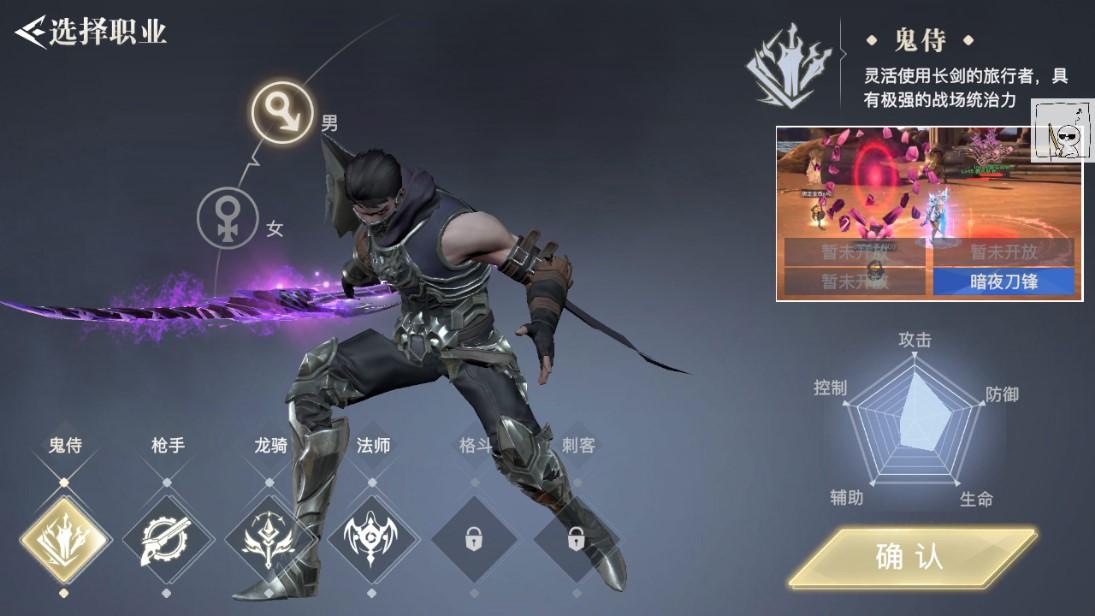This screenshot has height=616, width=1095.
Task: Go back from the 选择职业 screen
Action: (31, 31)
